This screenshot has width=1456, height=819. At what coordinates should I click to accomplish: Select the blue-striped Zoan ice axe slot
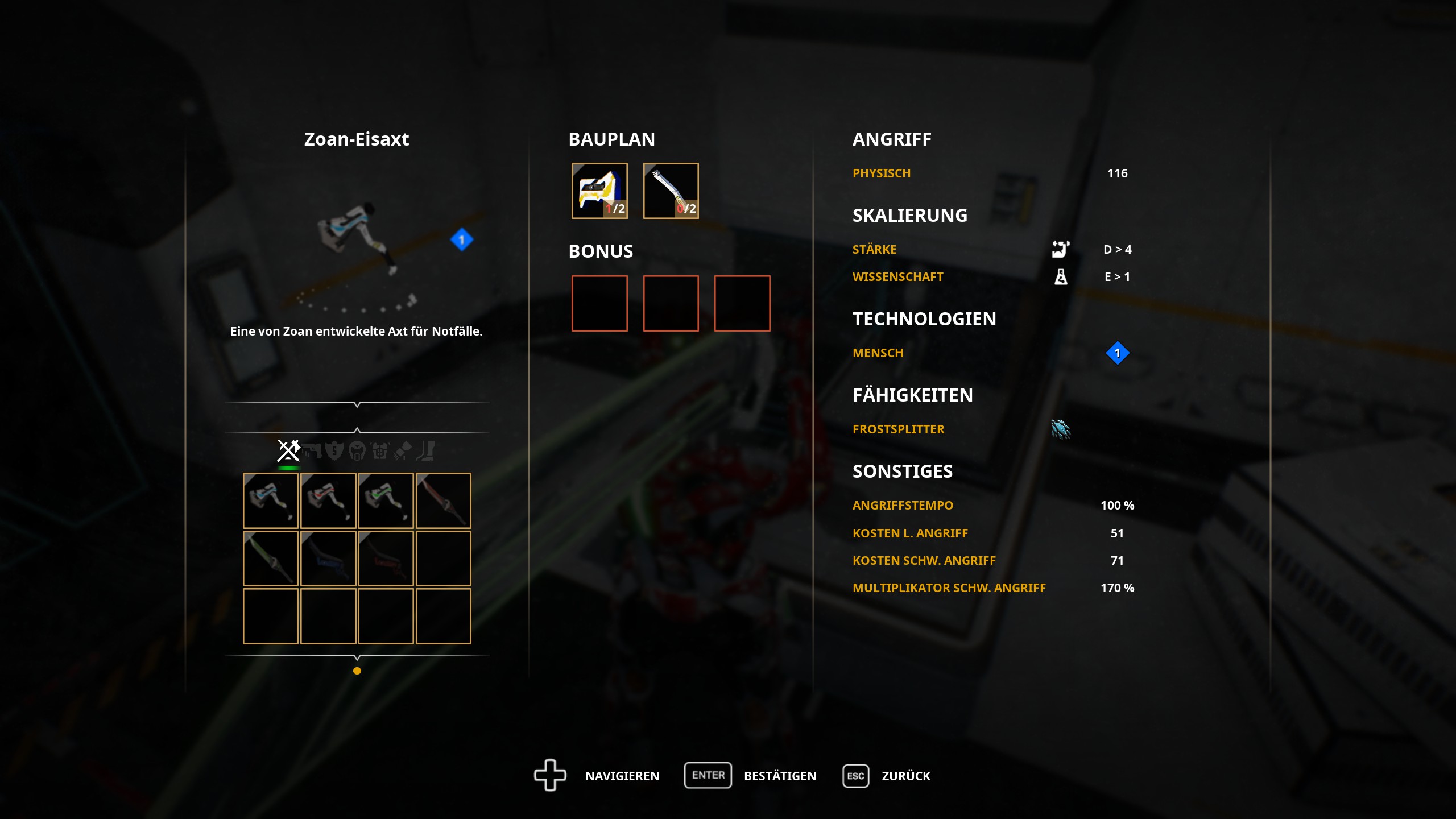click(x=271, y=500)
